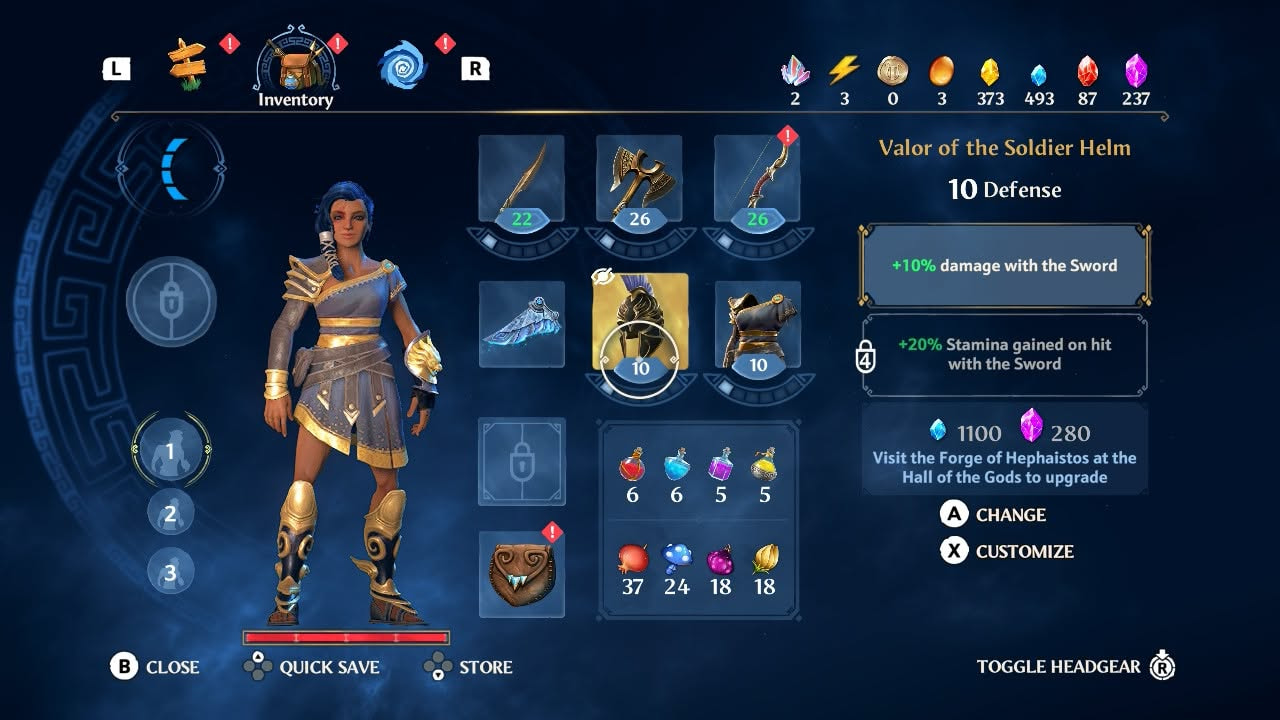Switch to character loadout 3

[170, 572]
